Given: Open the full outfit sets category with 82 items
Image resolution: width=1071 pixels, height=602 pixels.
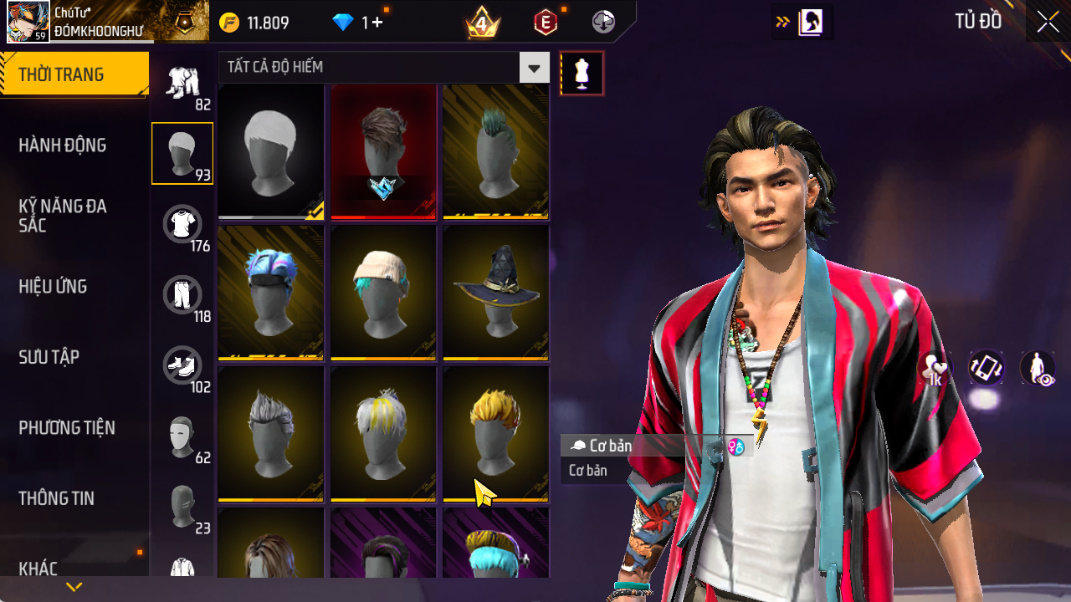Looking at the screenshot, I should [182, 84].
